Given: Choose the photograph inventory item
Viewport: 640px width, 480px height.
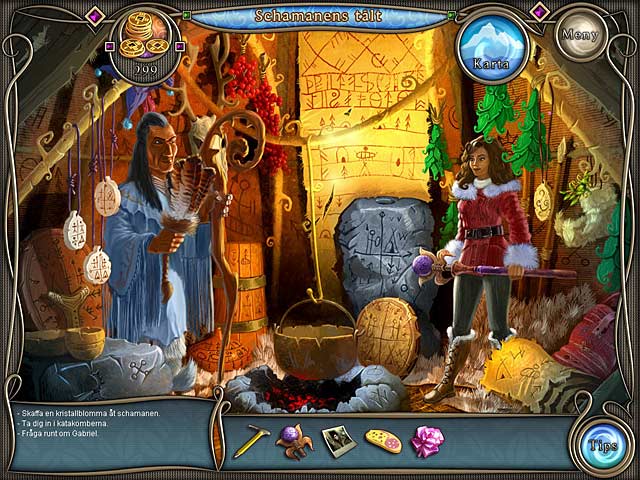Looking at the screenshot, I should click(x=338, y=441).
